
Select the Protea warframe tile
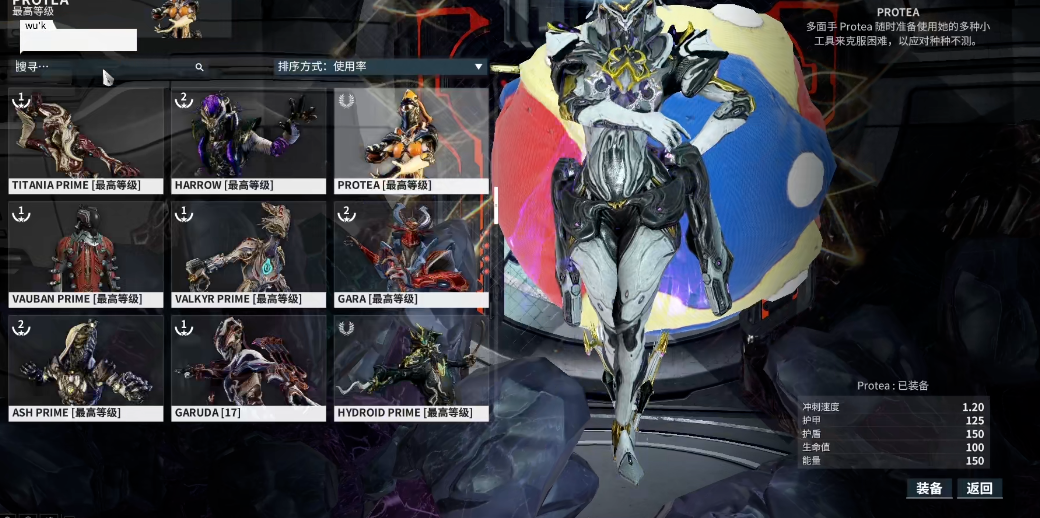[411, 140]
